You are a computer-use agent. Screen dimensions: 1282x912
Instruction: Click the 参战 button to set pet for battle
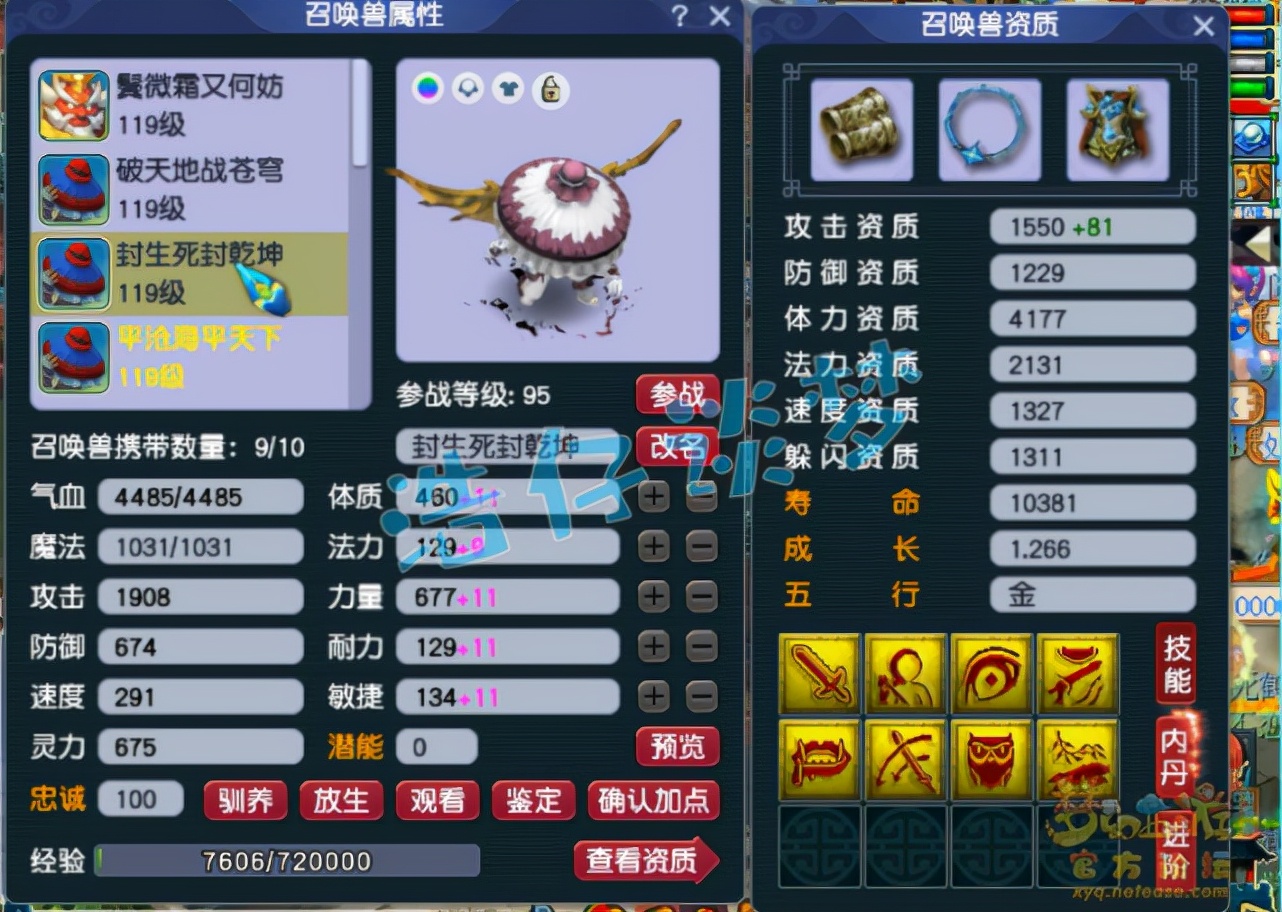677,395
